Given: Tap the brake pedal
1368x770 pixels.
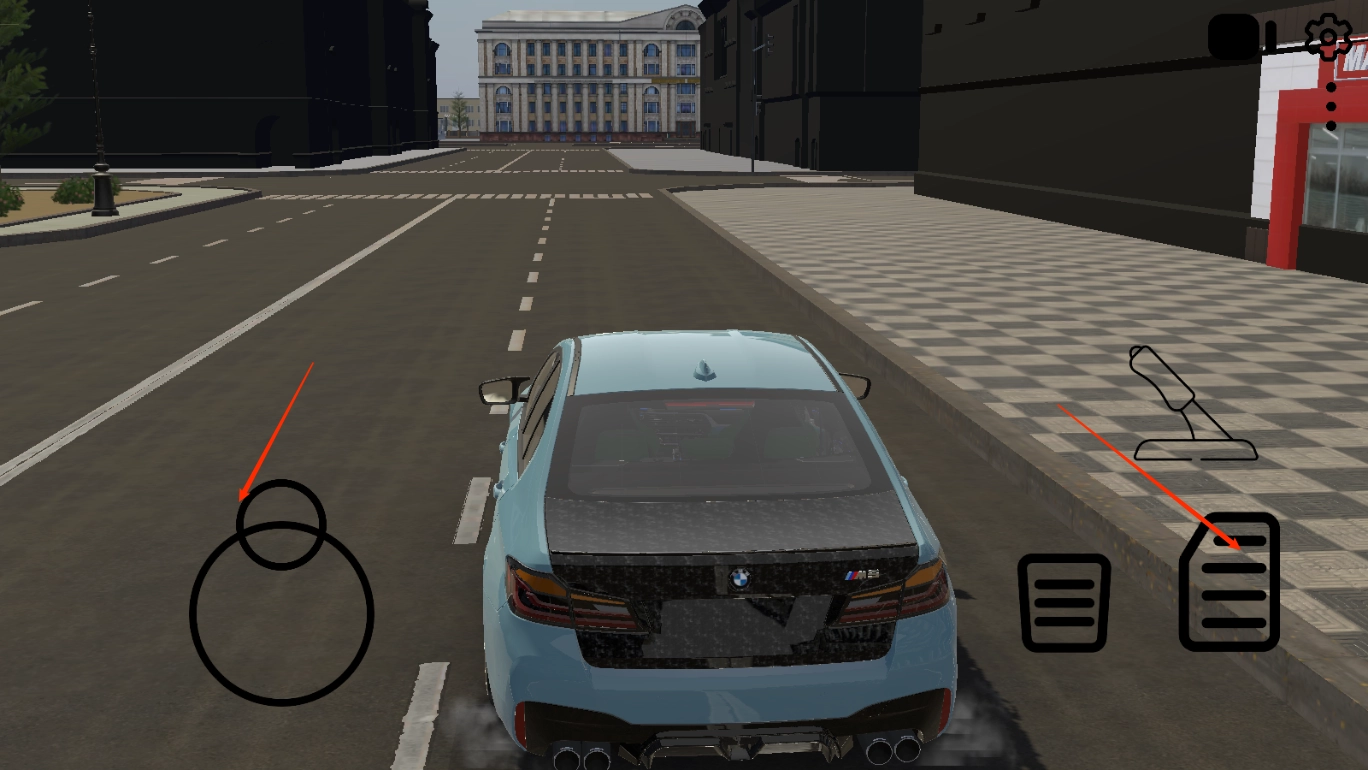Looking at the screenshot, I should tap(1064, 602).
